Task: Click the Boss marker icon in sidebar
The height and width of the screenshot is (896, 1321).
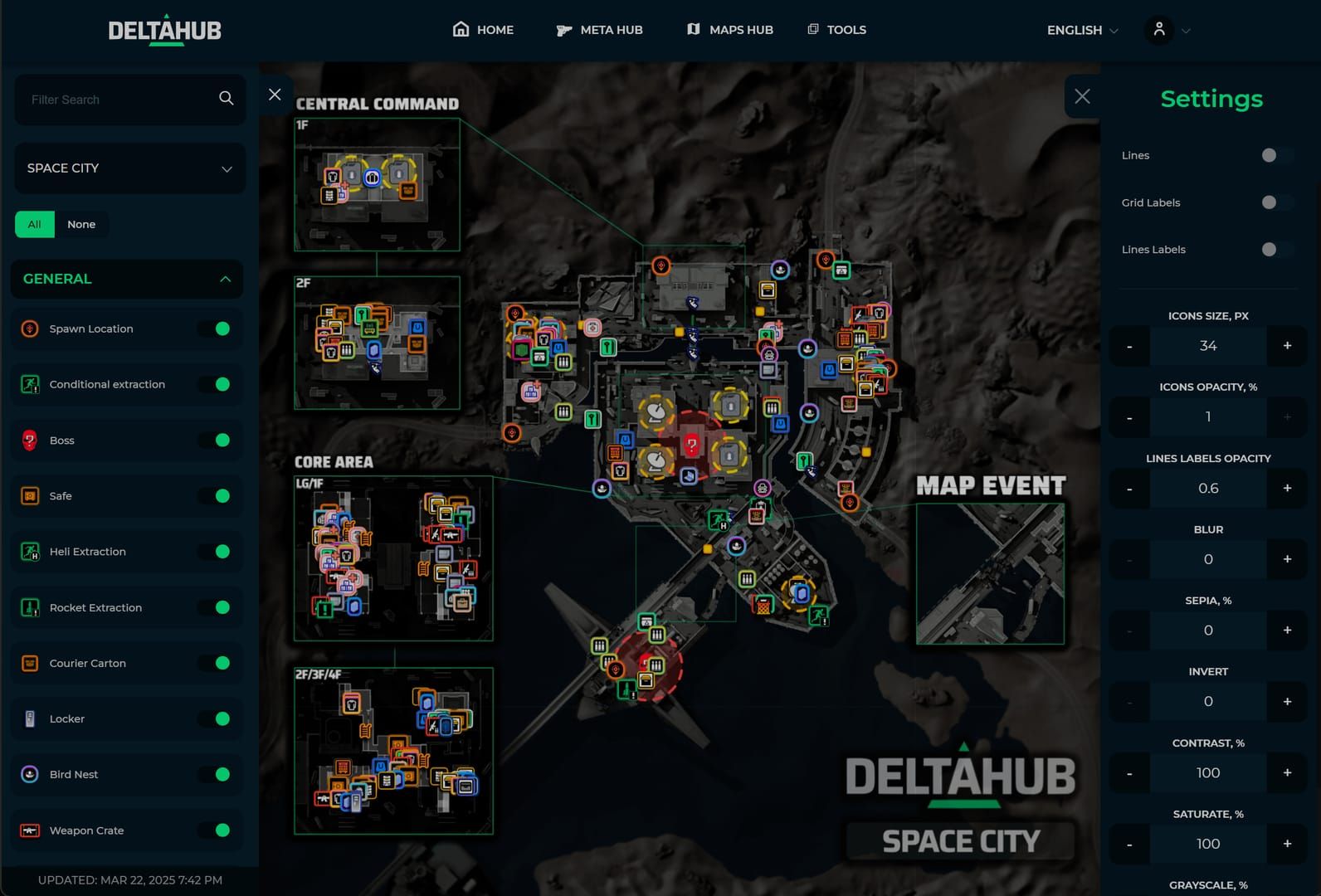Action: pyautogui.click(x=30, y=441)
